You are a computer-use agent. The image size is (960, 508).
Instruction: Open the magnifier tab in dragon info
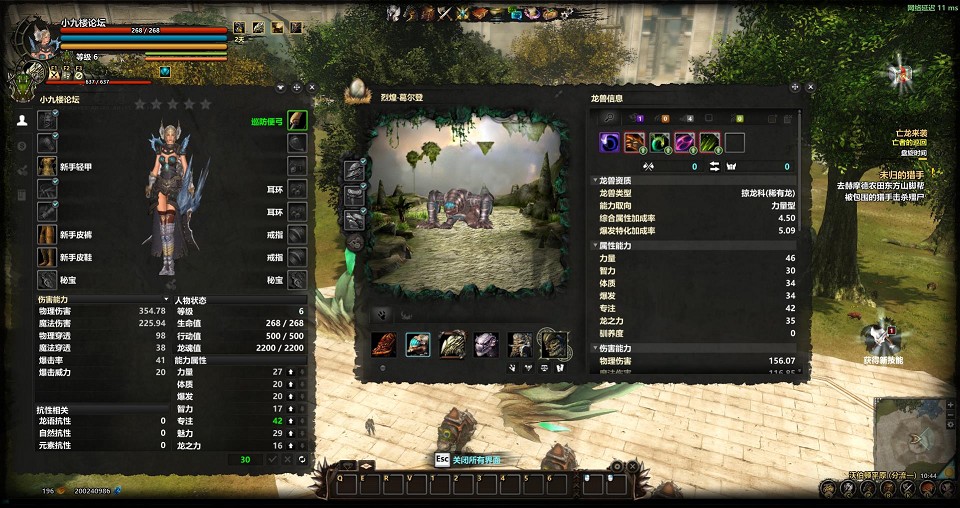coord(608,118)
